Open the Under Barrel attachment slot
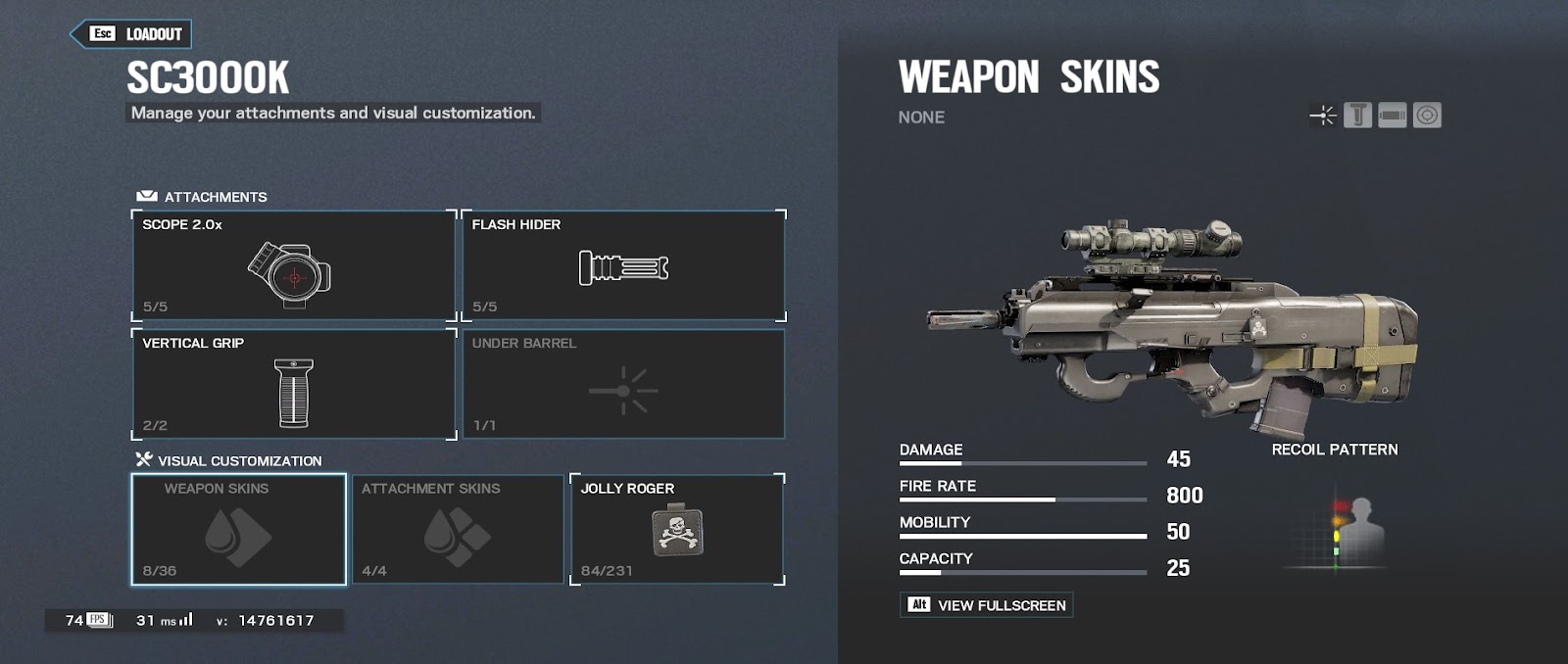Image resolution: width=1568 pixels, height=664 pixels. (x=623, y=384)
